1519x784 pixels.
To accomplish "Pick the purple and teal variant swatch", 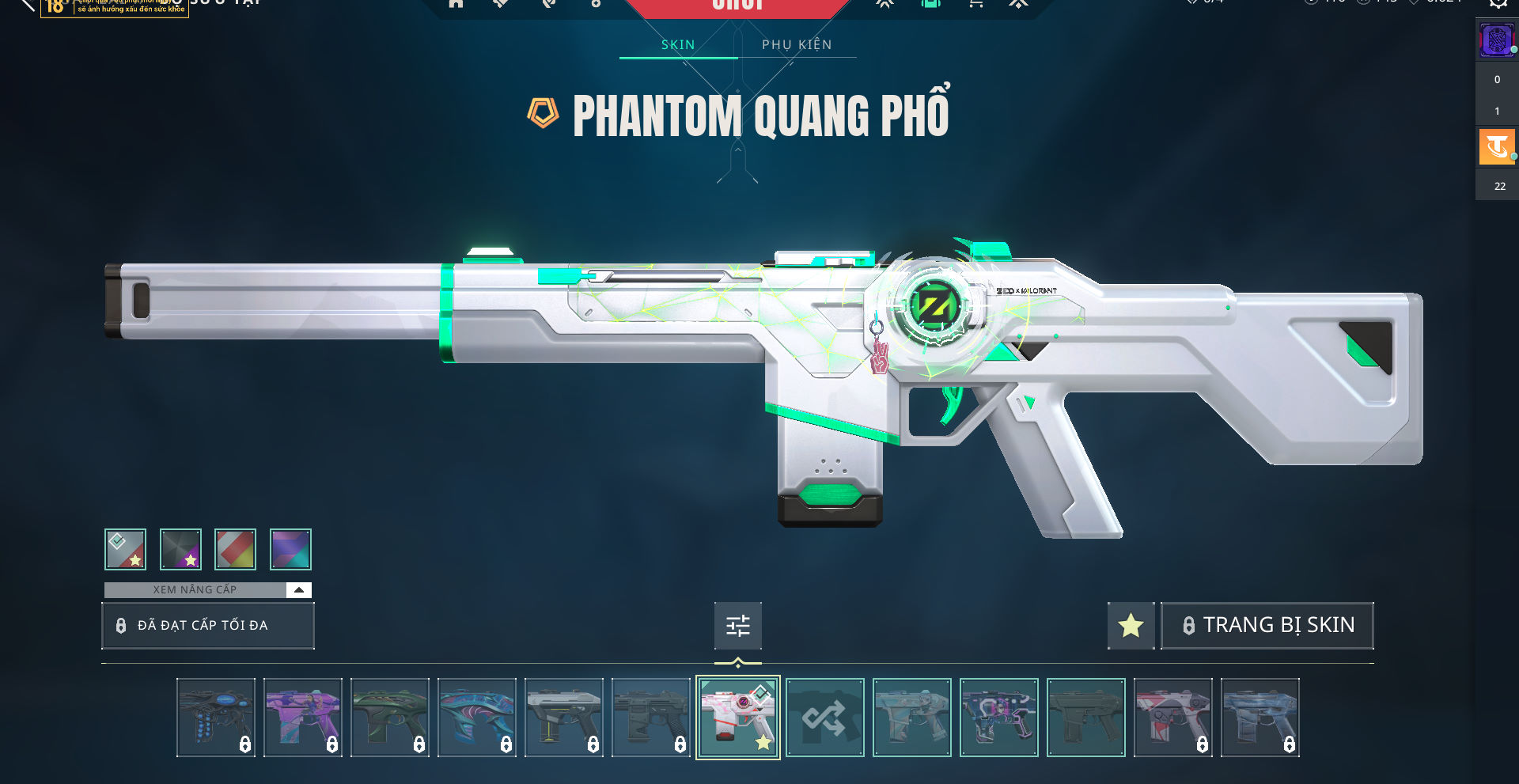I will coord(290,549).
